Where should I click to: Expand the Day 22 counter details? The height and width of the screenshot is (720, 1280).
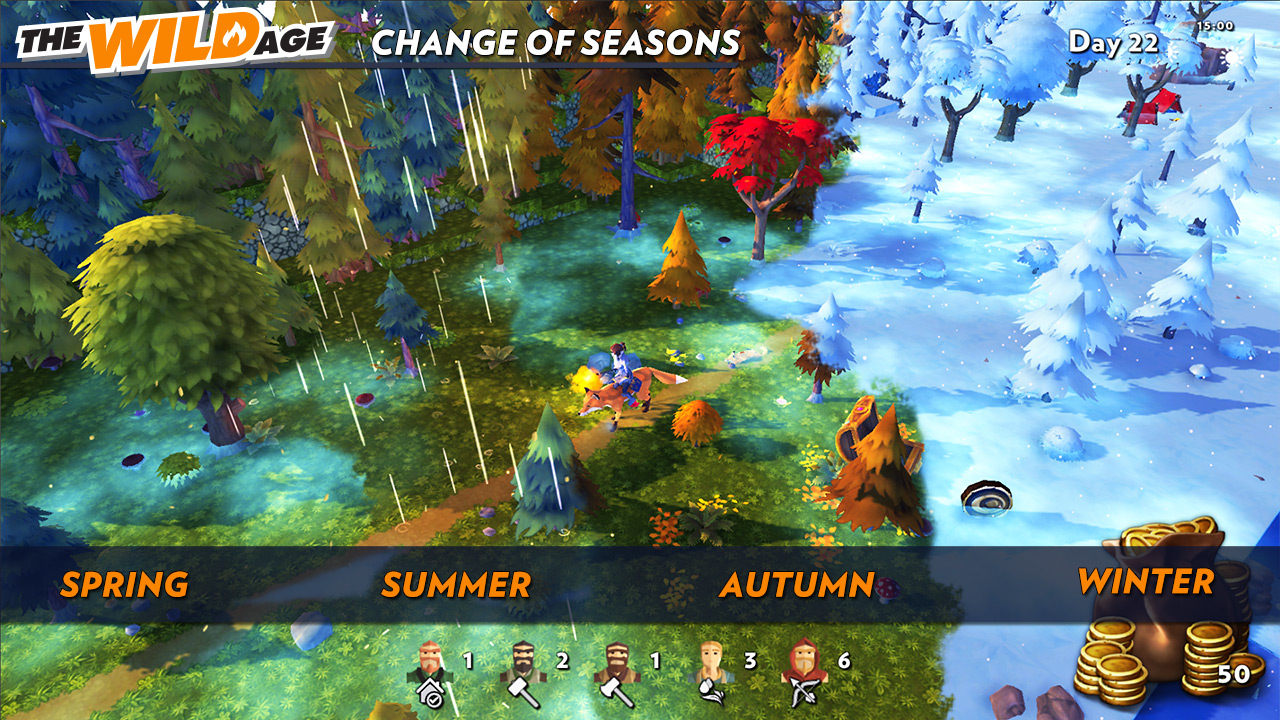[1112, 40]
